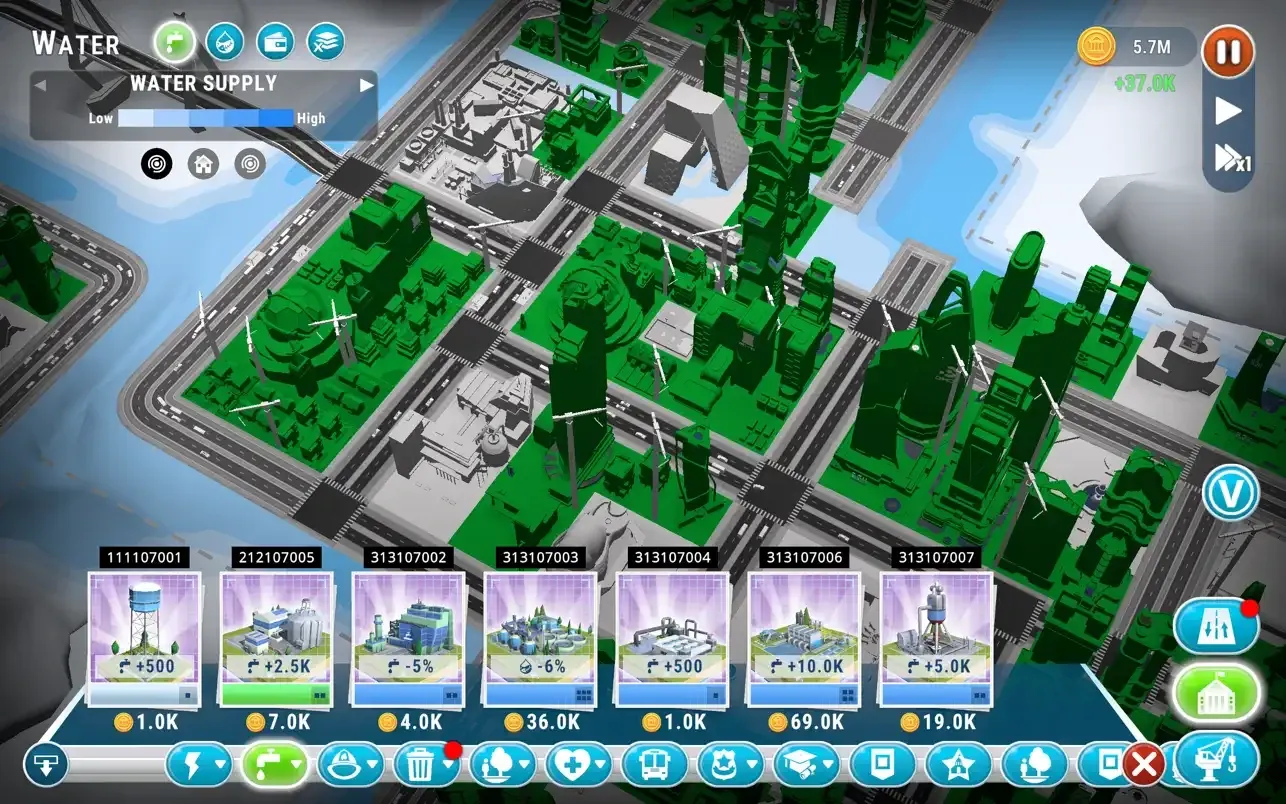
Task: Select the police services icon
Action: point(722,763)
